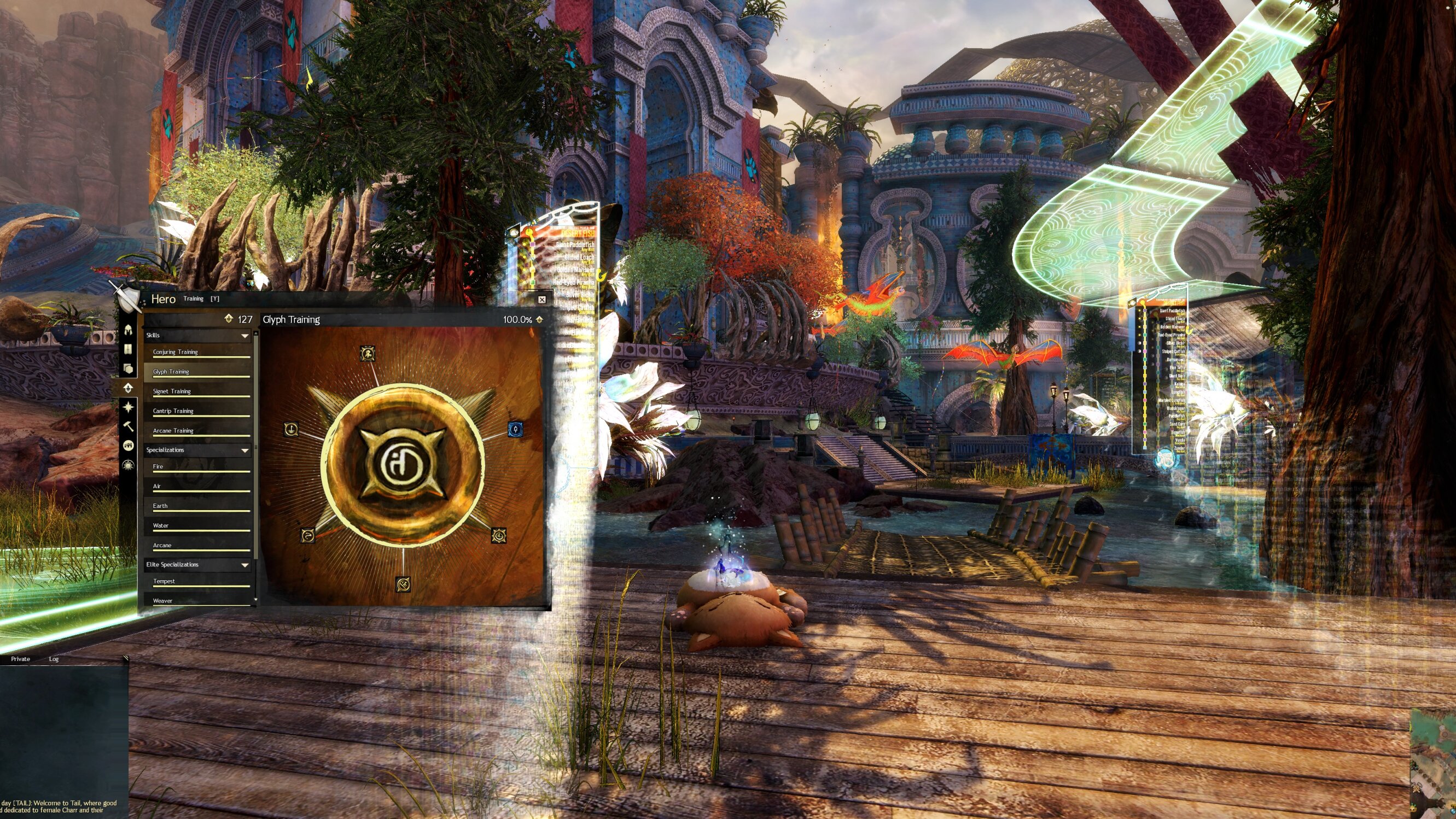
Task: Close the Hero panel
Action: pos(541,300)
